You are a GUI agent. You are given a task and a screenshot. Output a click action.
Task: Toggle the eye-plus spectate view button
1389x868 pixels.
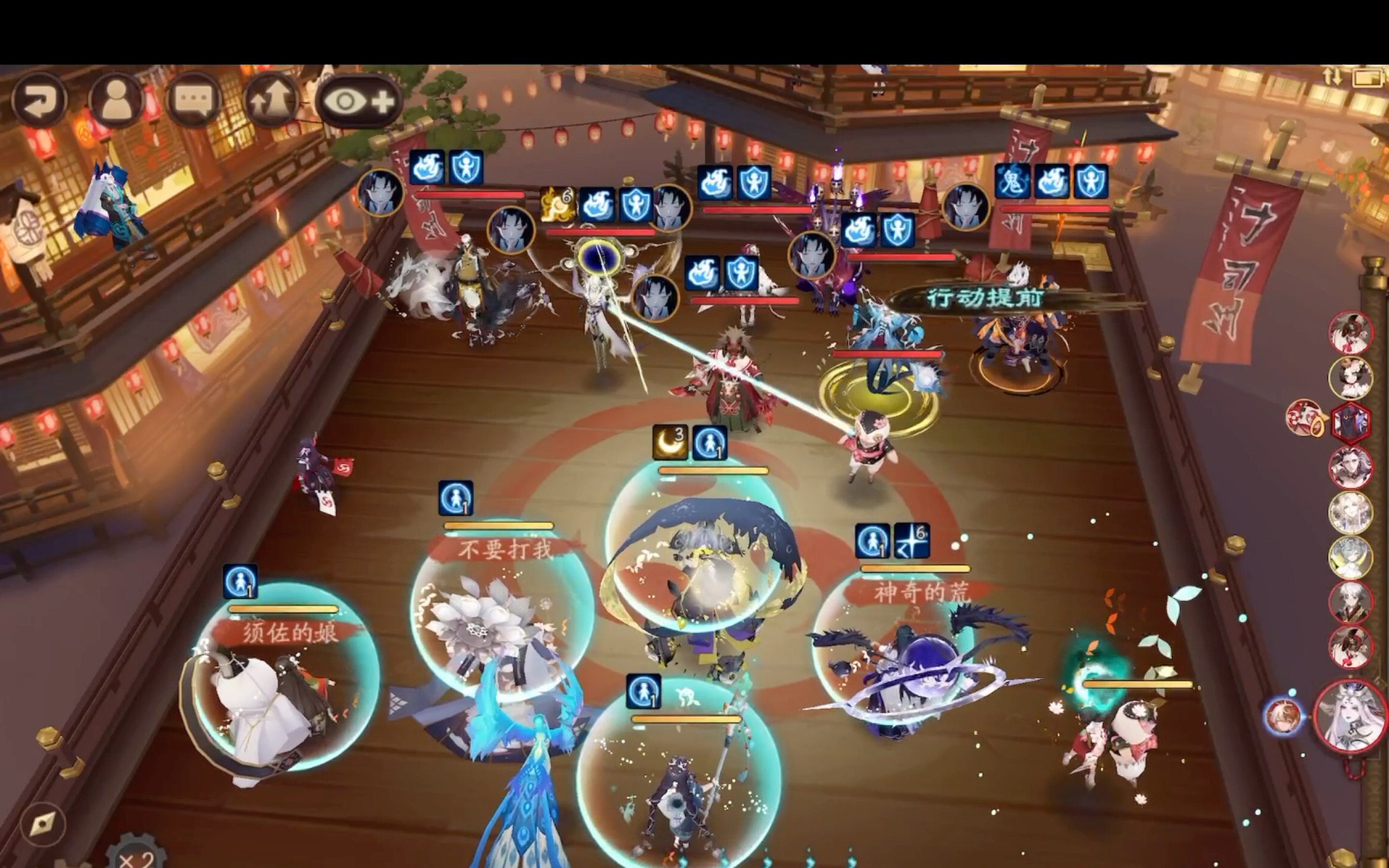pyautogui.click(x=359, y=101)
